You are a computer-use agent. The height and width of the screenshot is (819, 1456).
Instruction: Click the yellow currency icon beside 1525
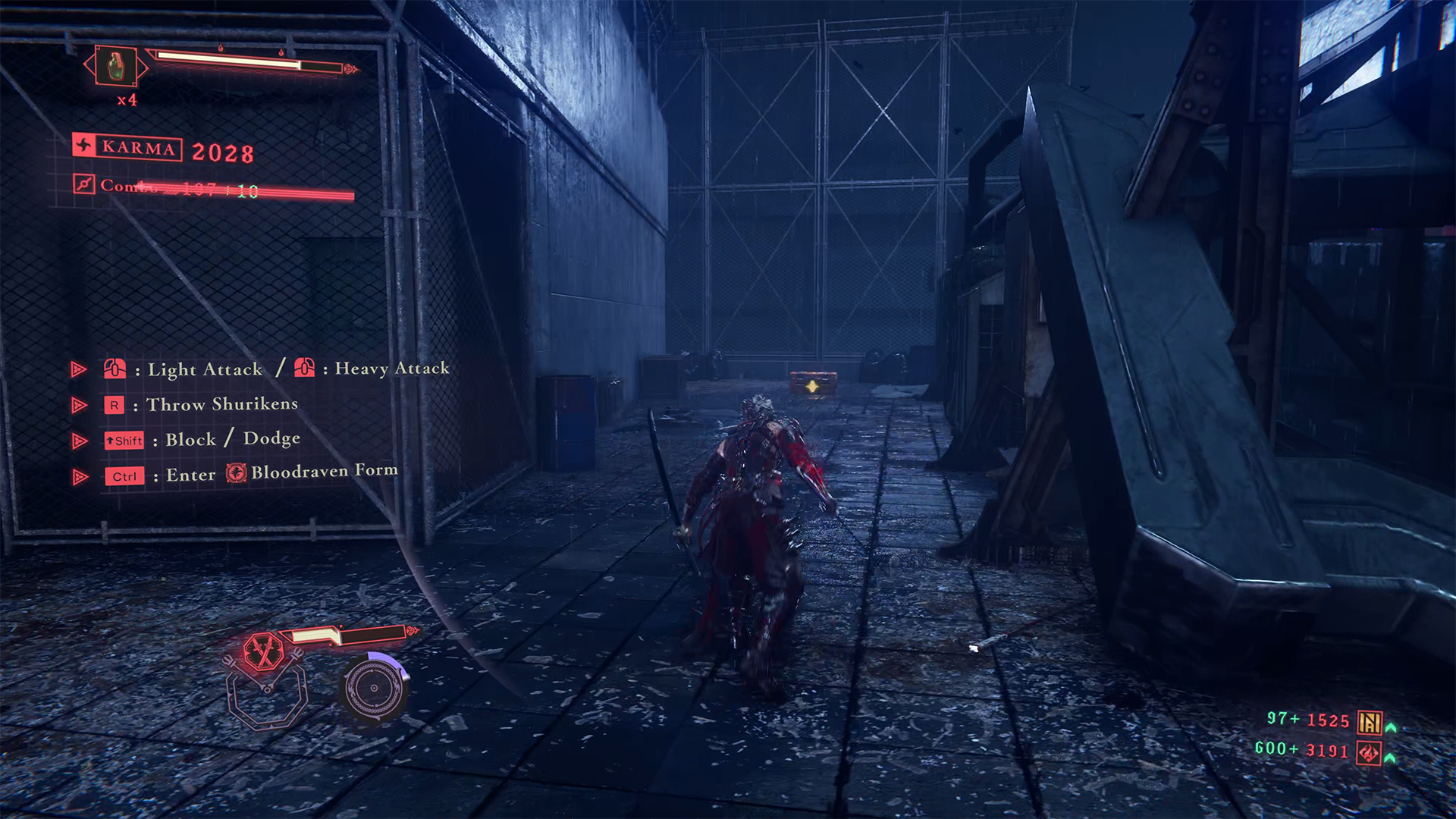(1370, 722)
